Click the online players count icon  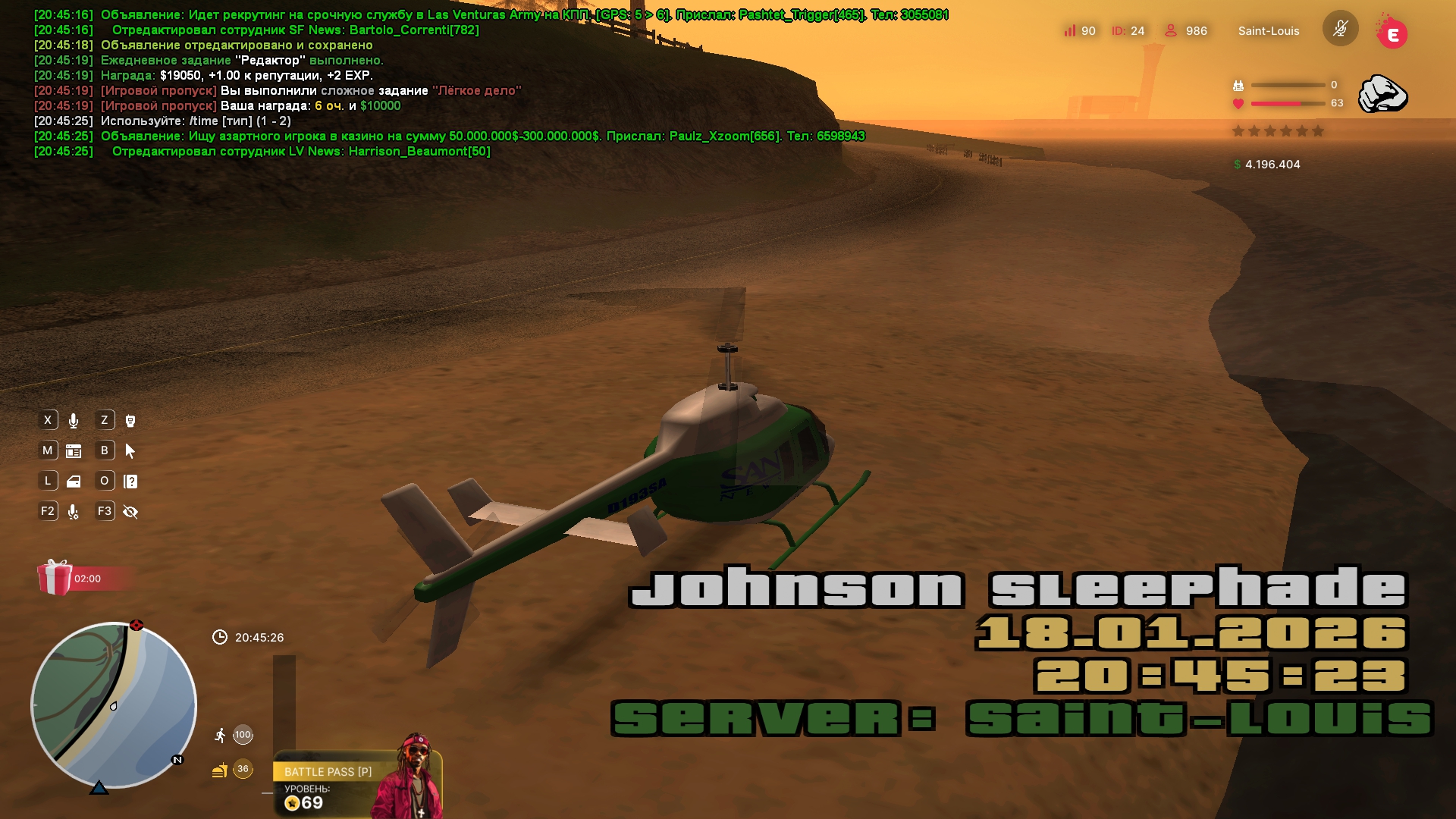[x=1171, y=30]
